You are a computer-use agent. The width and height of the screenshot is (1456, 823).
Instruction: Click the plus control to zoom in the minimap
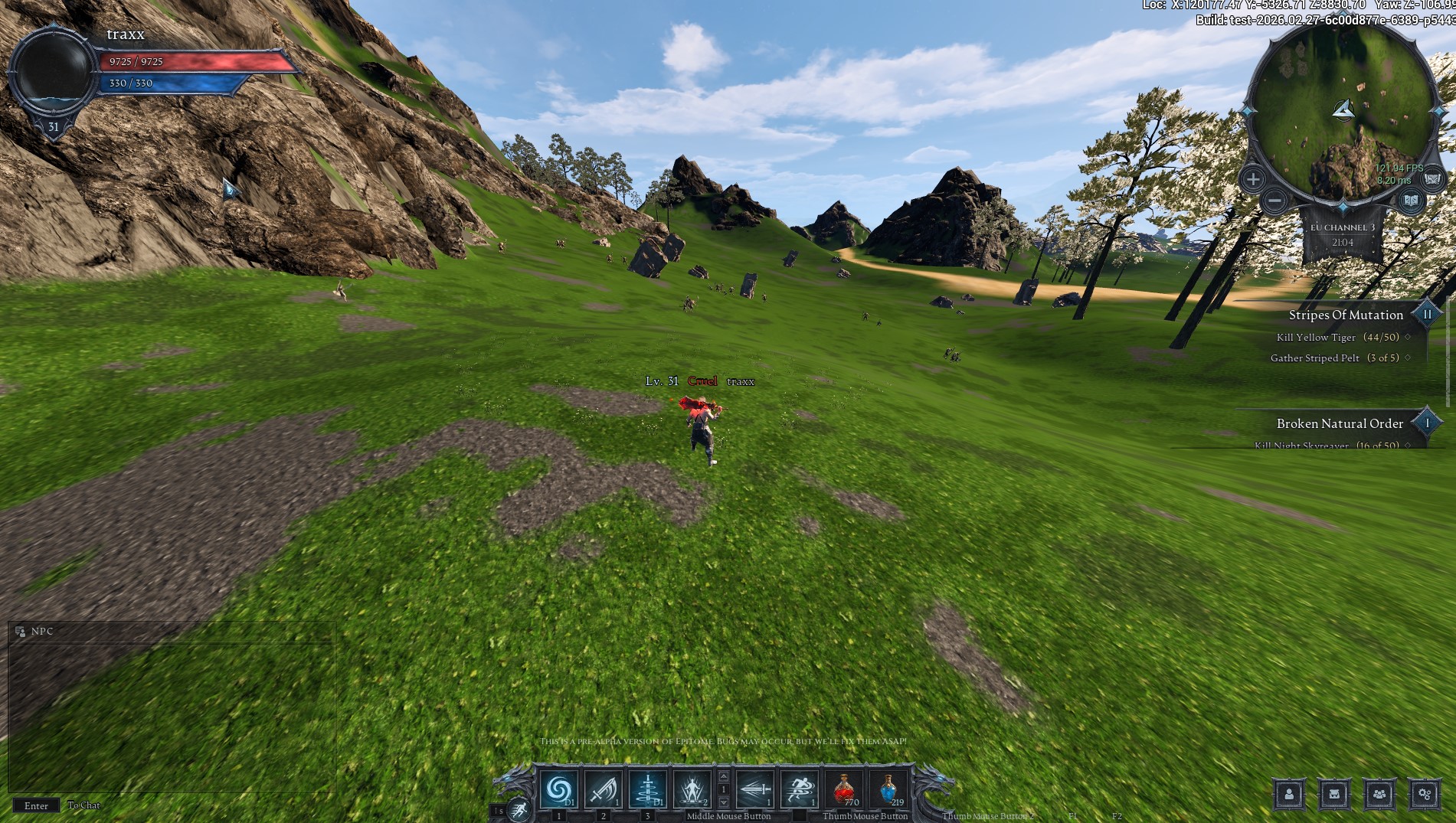click(x=1254, y=179)
